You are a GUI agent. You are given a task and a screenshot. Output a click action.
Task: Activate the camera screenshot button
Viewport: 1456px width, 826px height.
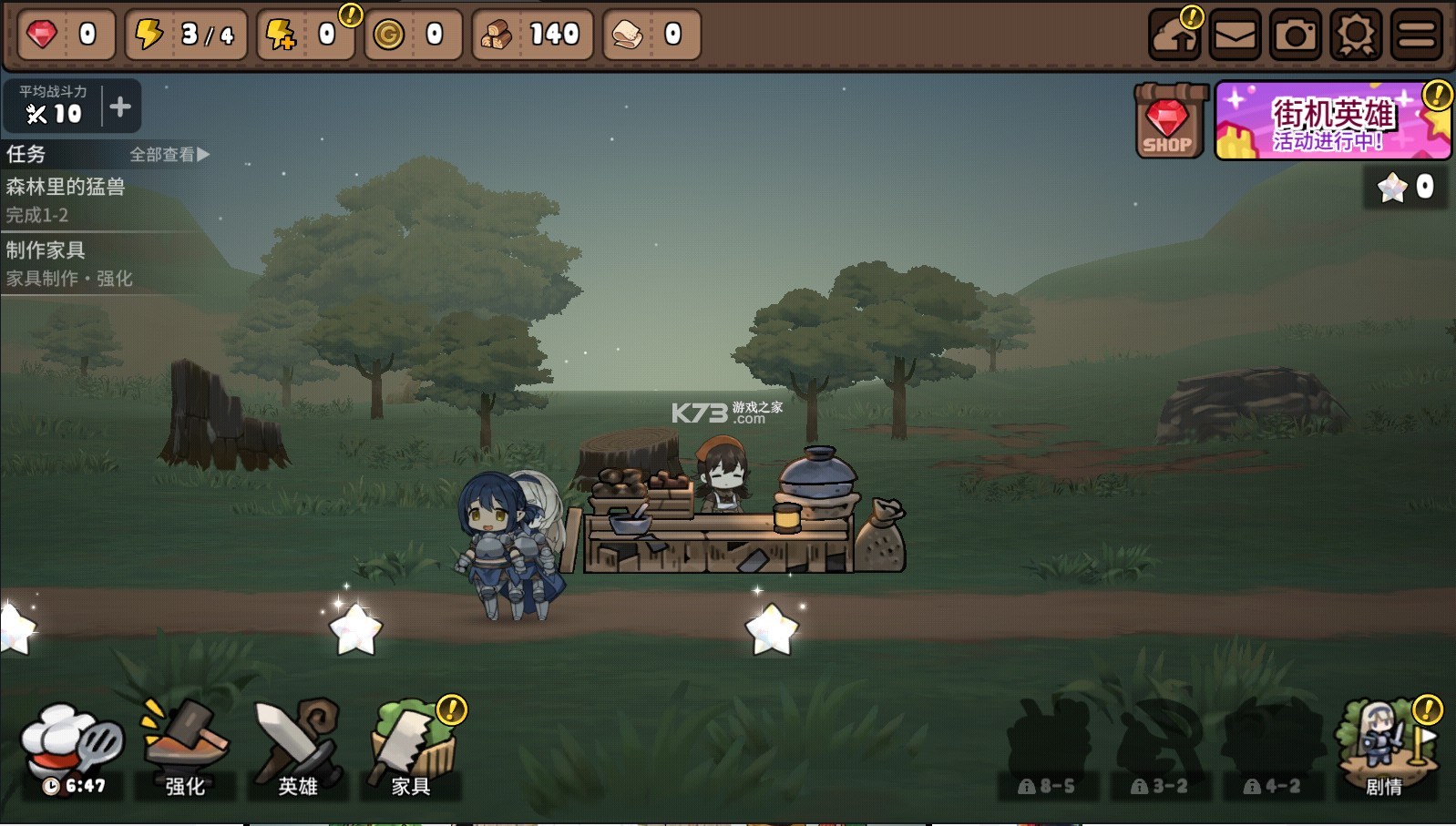1295,36
